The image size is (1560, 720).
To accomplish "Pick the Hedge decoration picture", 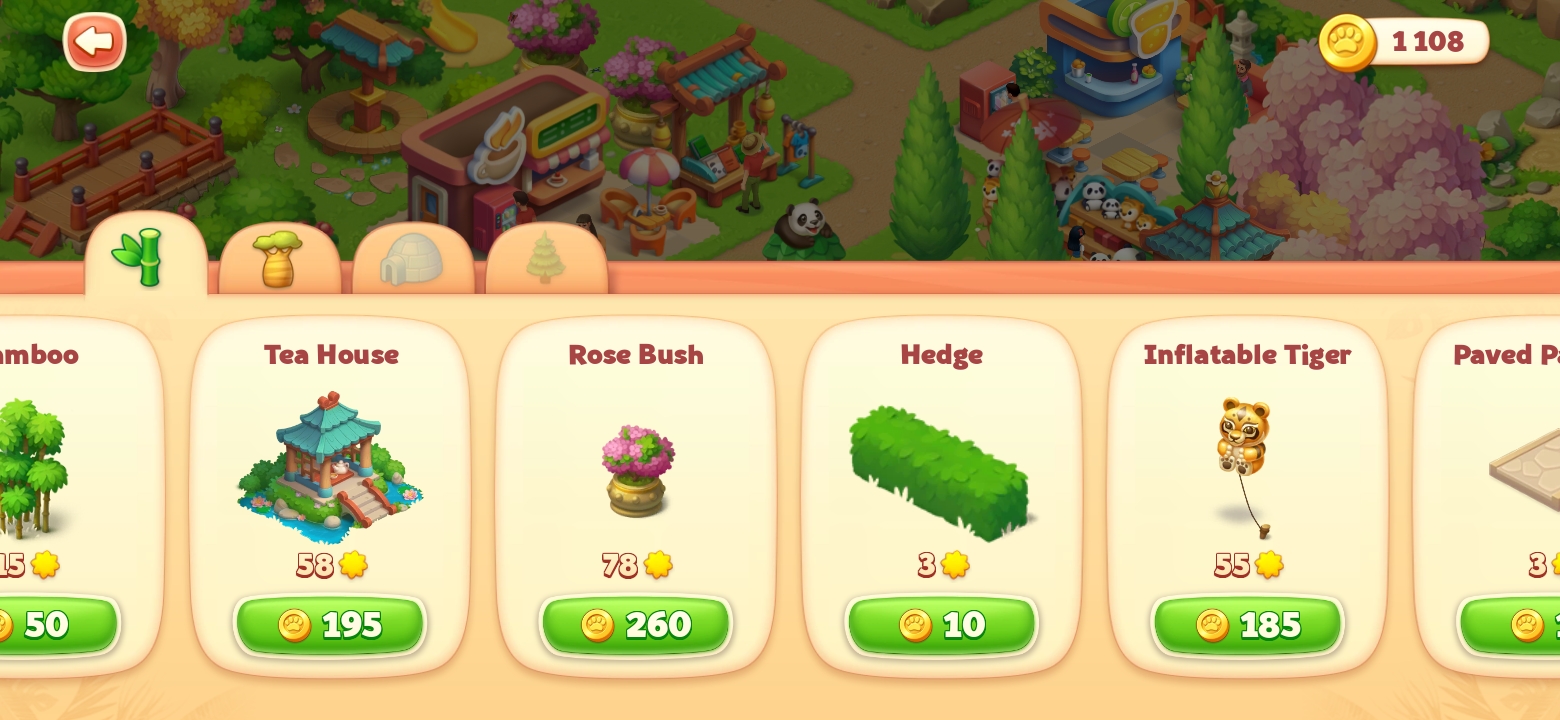I will tap(941, 472).
